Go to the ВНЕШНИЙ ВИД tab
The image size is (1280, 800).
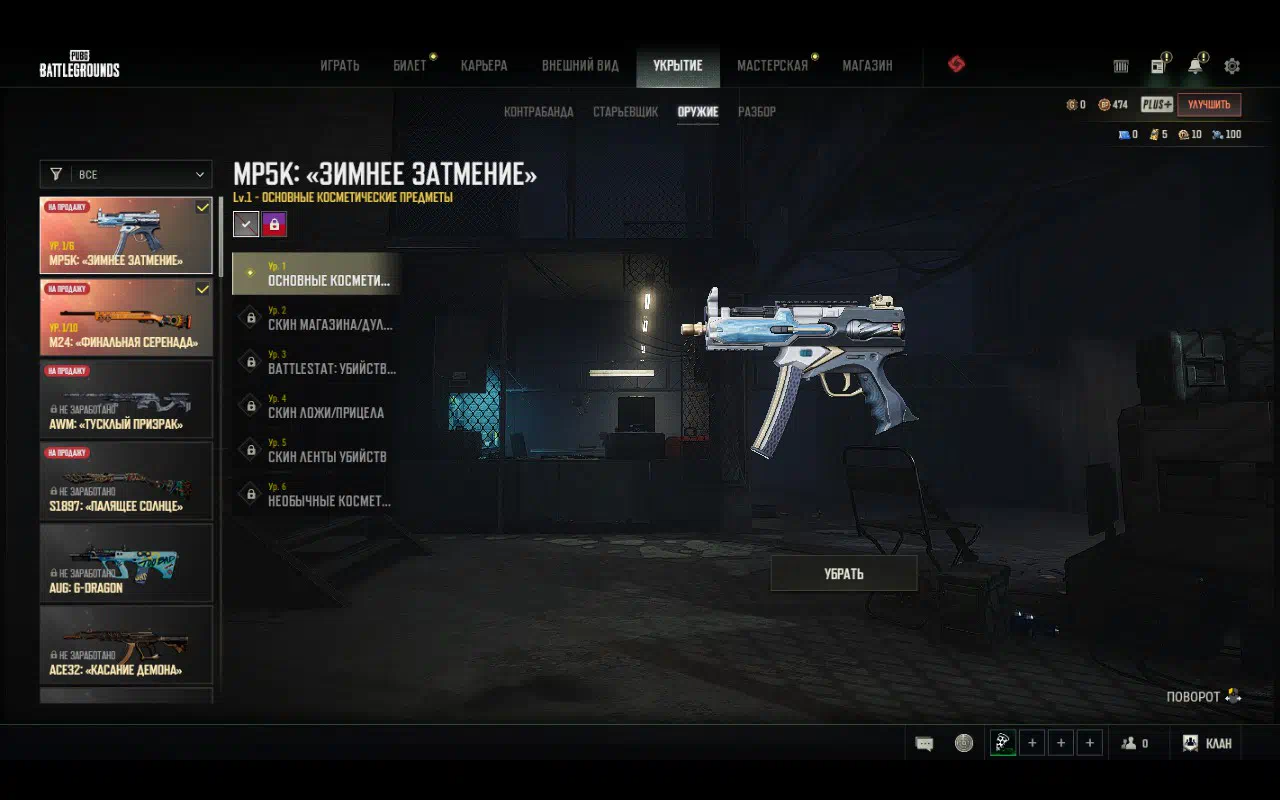click(x=580, y=66)
